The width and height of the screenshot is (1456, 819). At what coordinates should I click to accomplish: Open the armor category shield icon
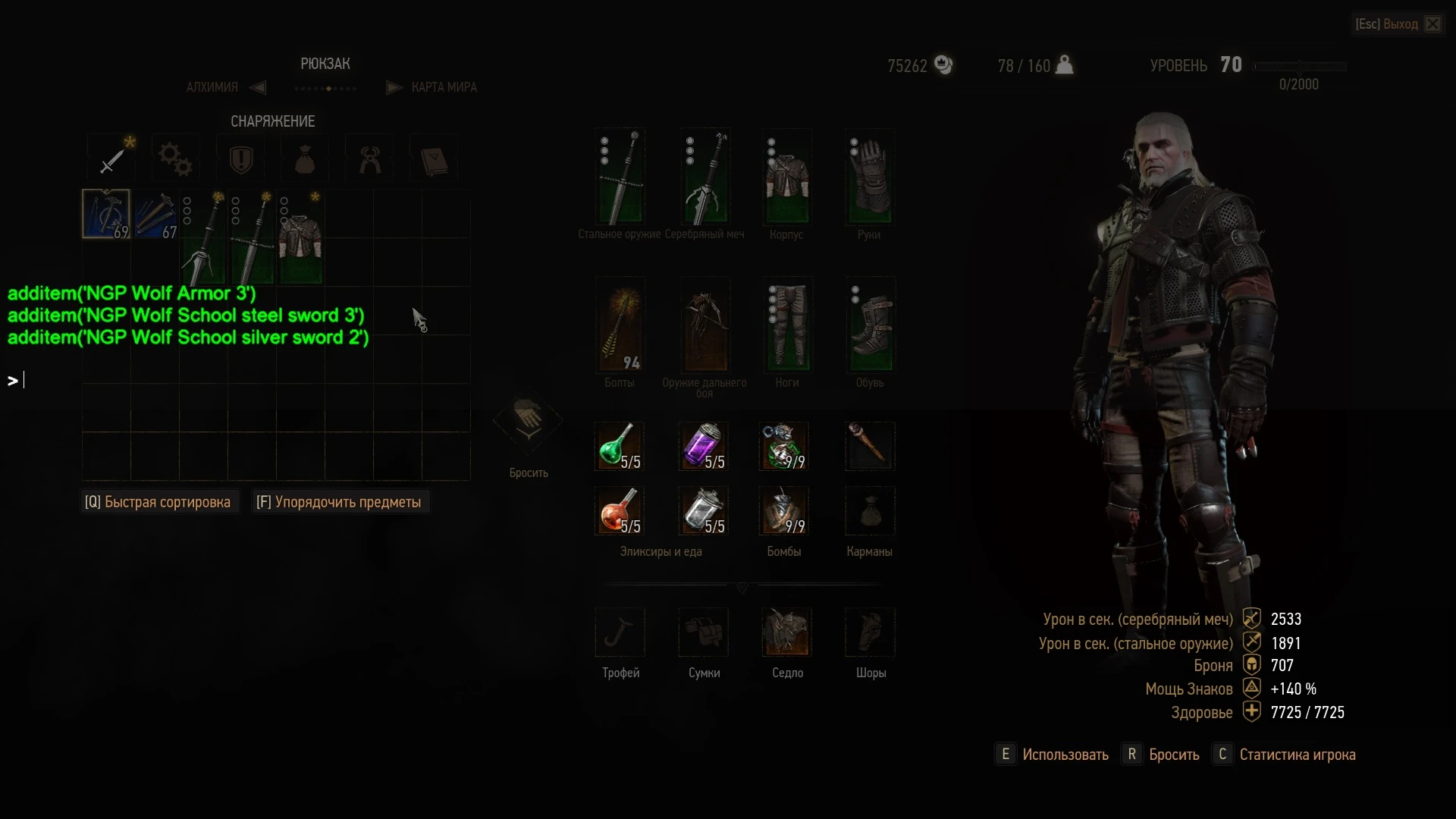click(x=240, y=158)
